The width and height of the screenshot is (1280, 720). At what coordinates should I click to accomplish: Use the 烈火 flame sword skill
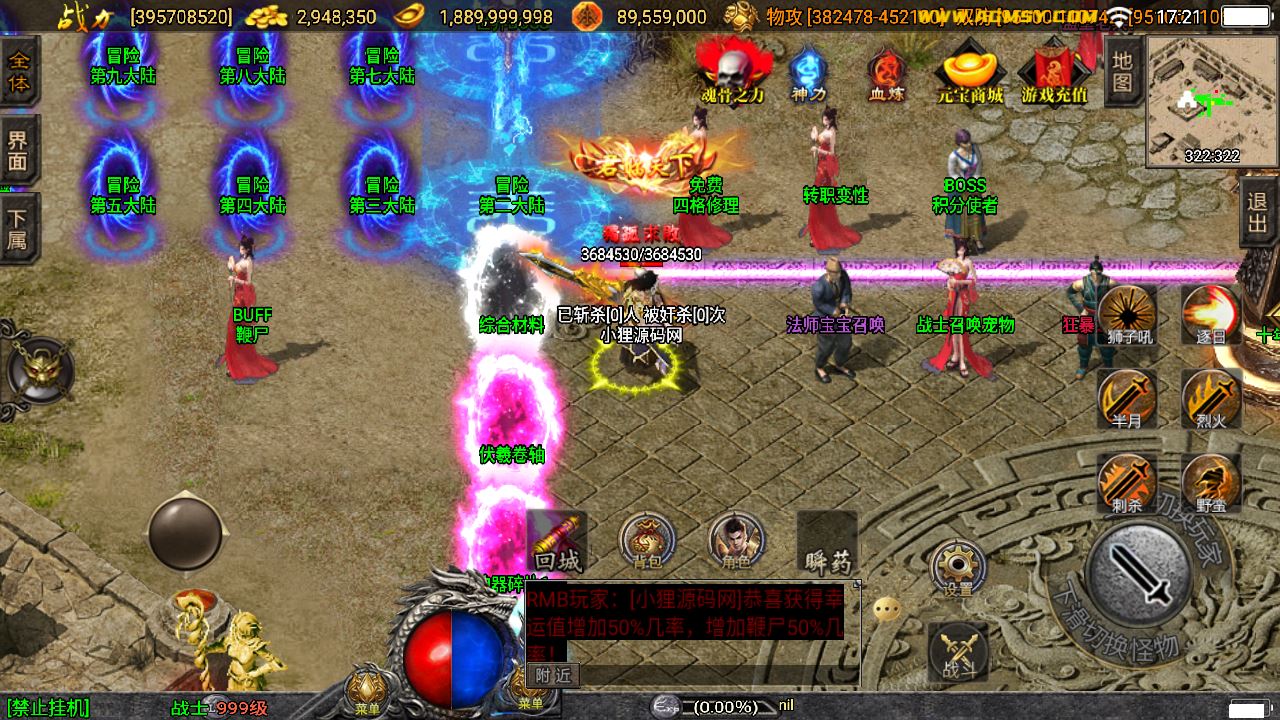click(x=1212, y=398)
